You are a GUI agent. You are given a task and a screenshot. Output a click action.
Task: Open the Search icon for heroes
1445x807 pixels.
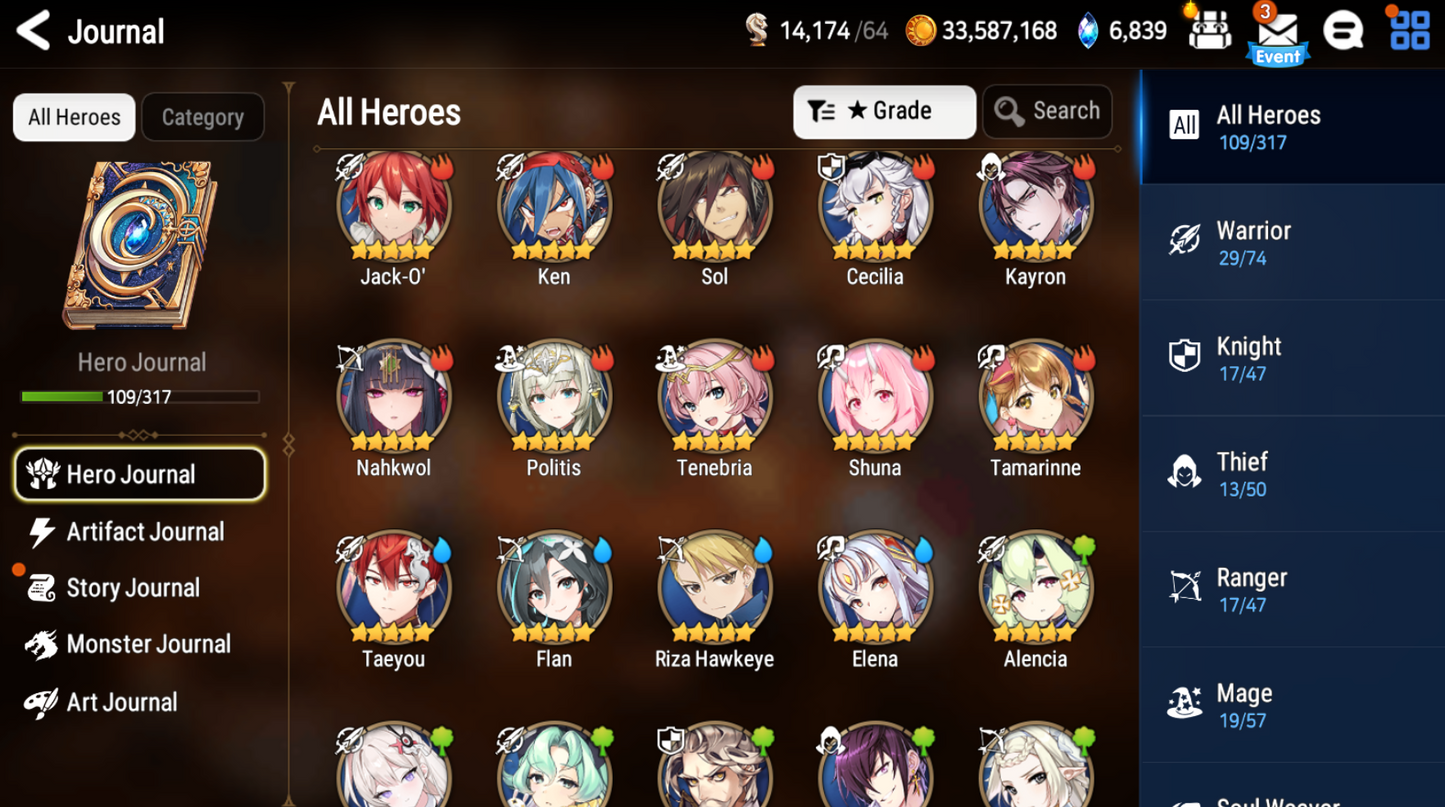point(1046,111)
